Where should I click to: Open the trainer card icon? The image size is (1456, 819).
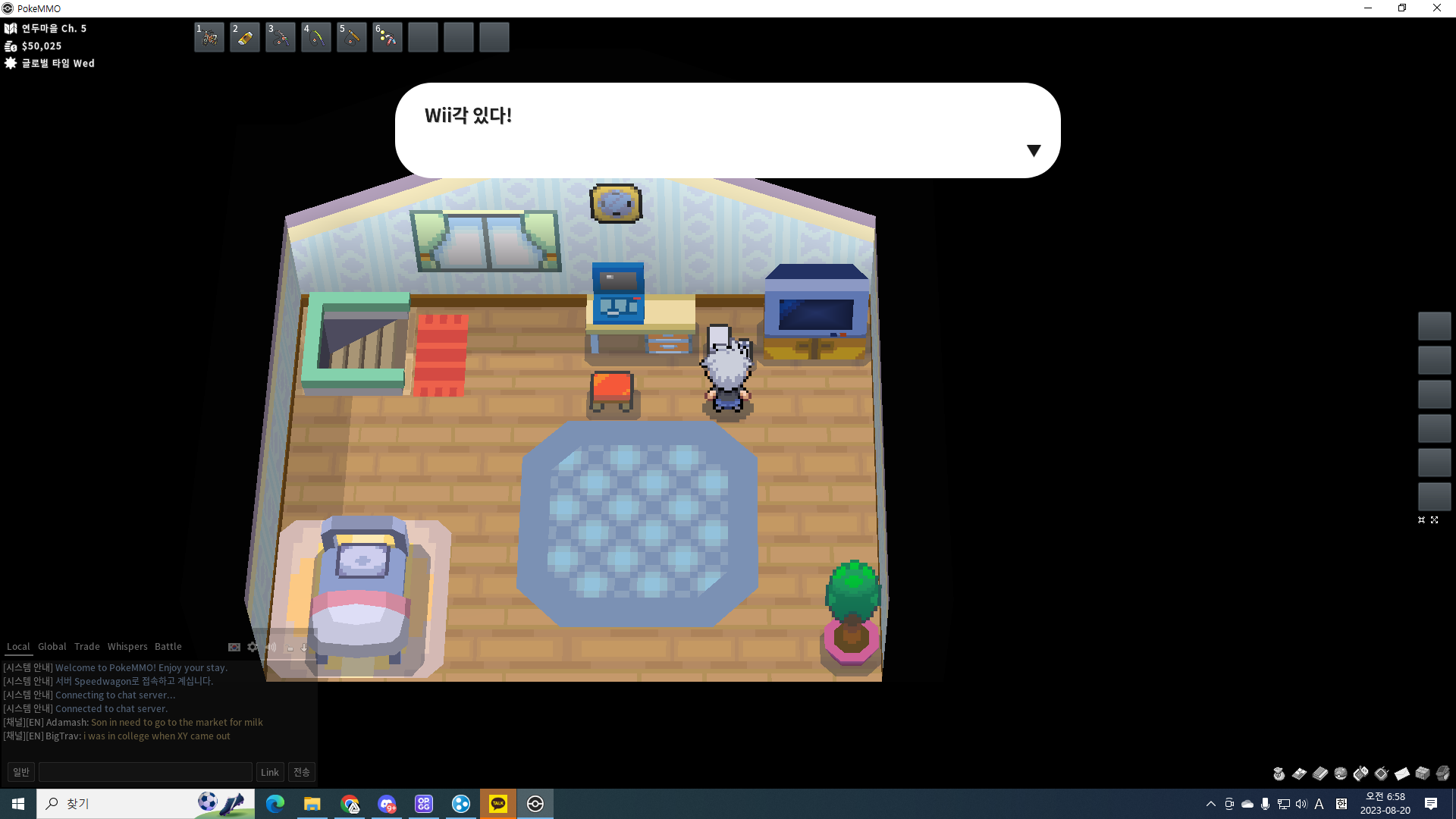click(x=1300, y=773)
